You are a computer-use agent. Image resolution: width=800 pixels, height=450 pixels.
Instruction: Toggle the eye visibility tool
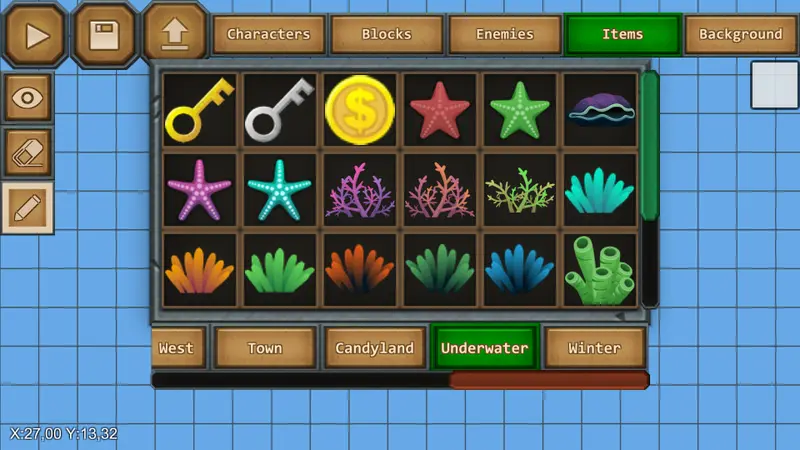pos(28,98)
